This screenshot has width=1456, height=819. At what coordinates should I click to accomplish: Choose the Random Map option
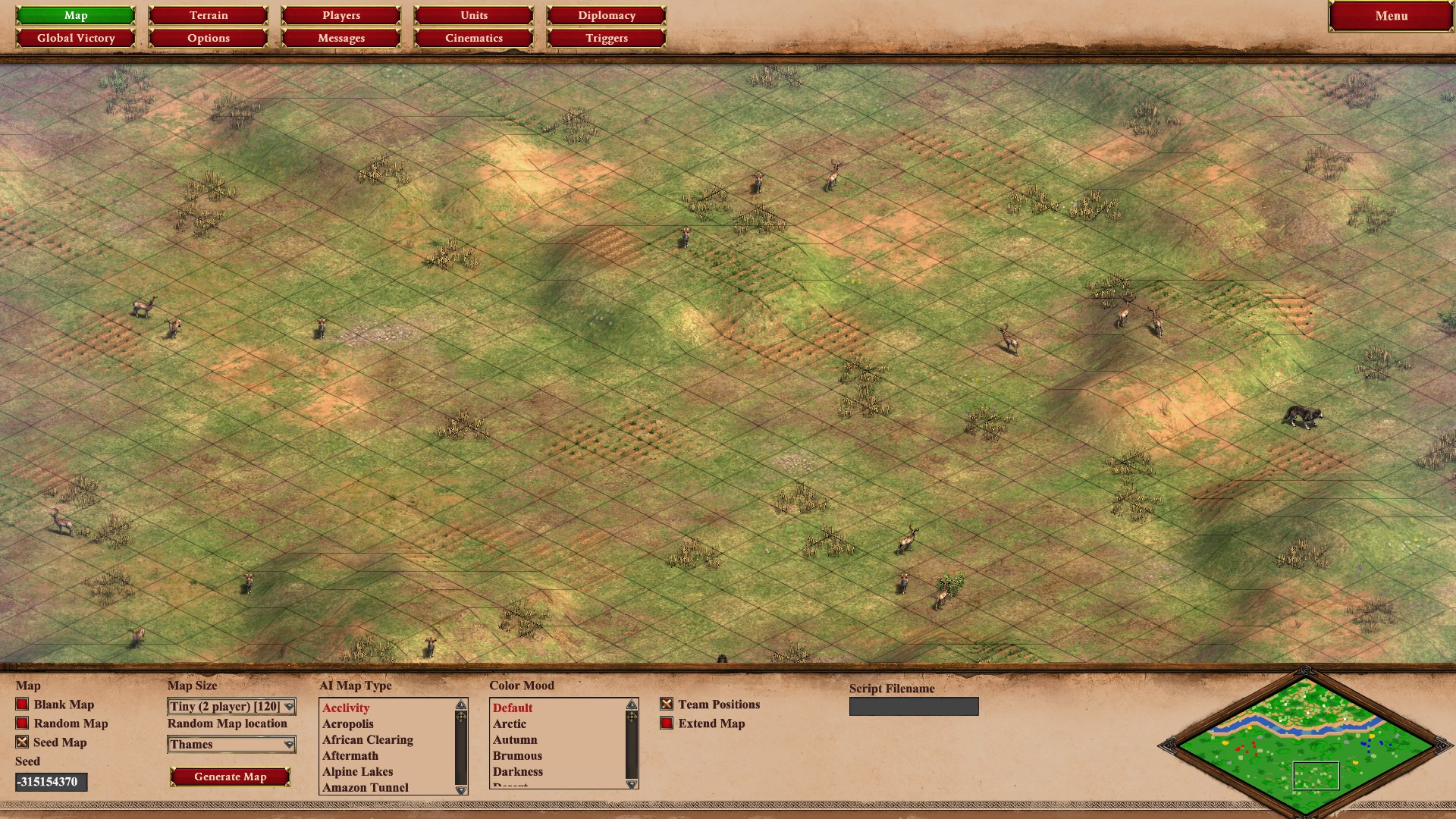[23, 723]
